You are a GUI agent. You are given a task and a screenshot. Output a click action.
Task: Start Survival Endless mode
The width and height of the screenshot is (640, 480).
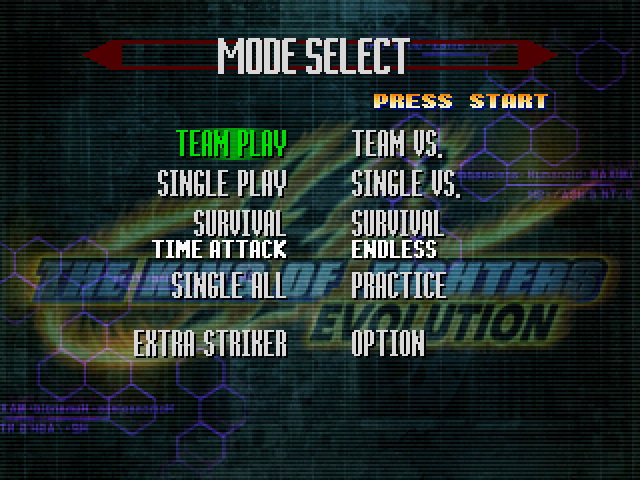(397, 234)
